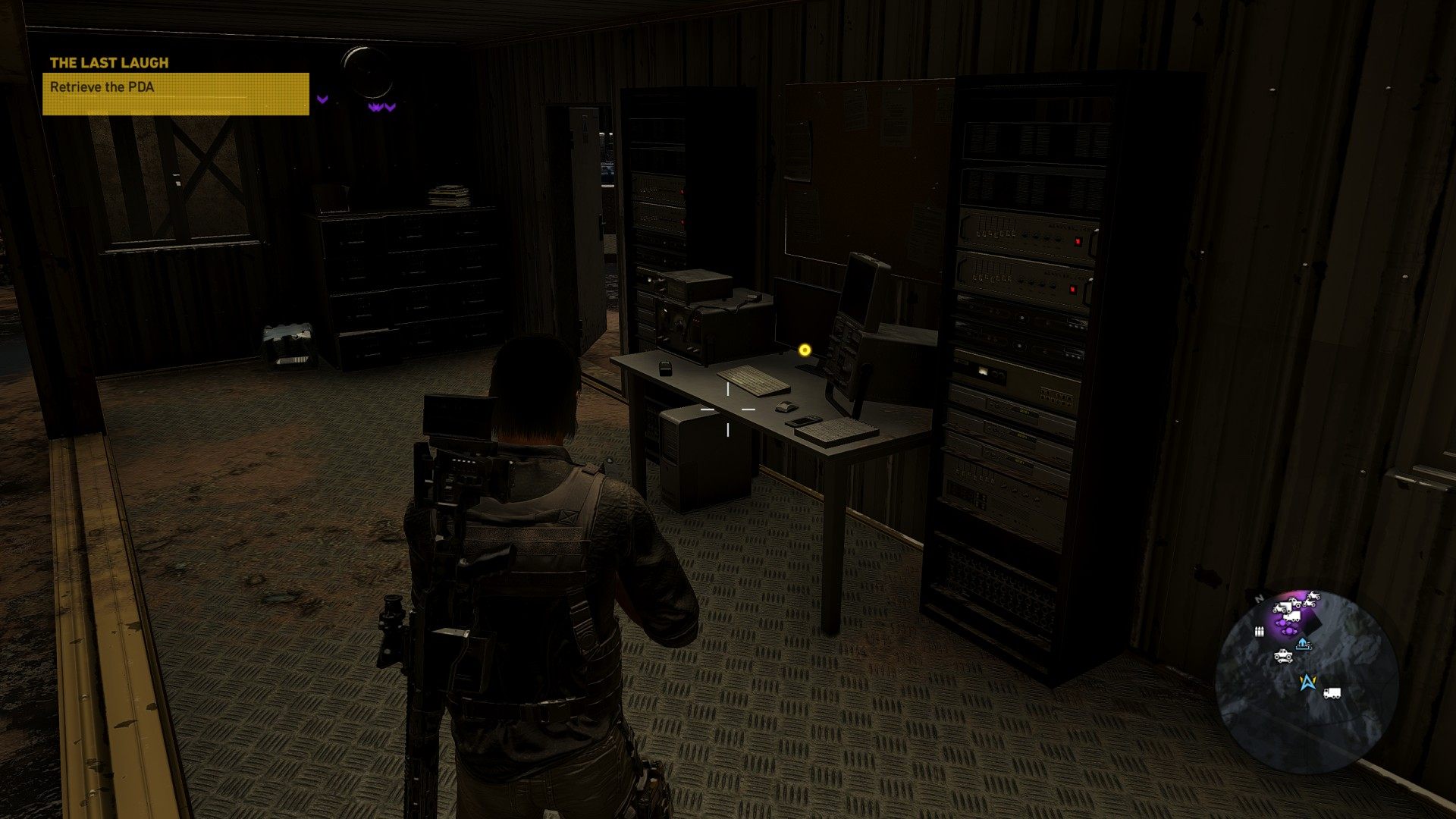Click the lone truck icon beside player arrow

point(1332,693)
